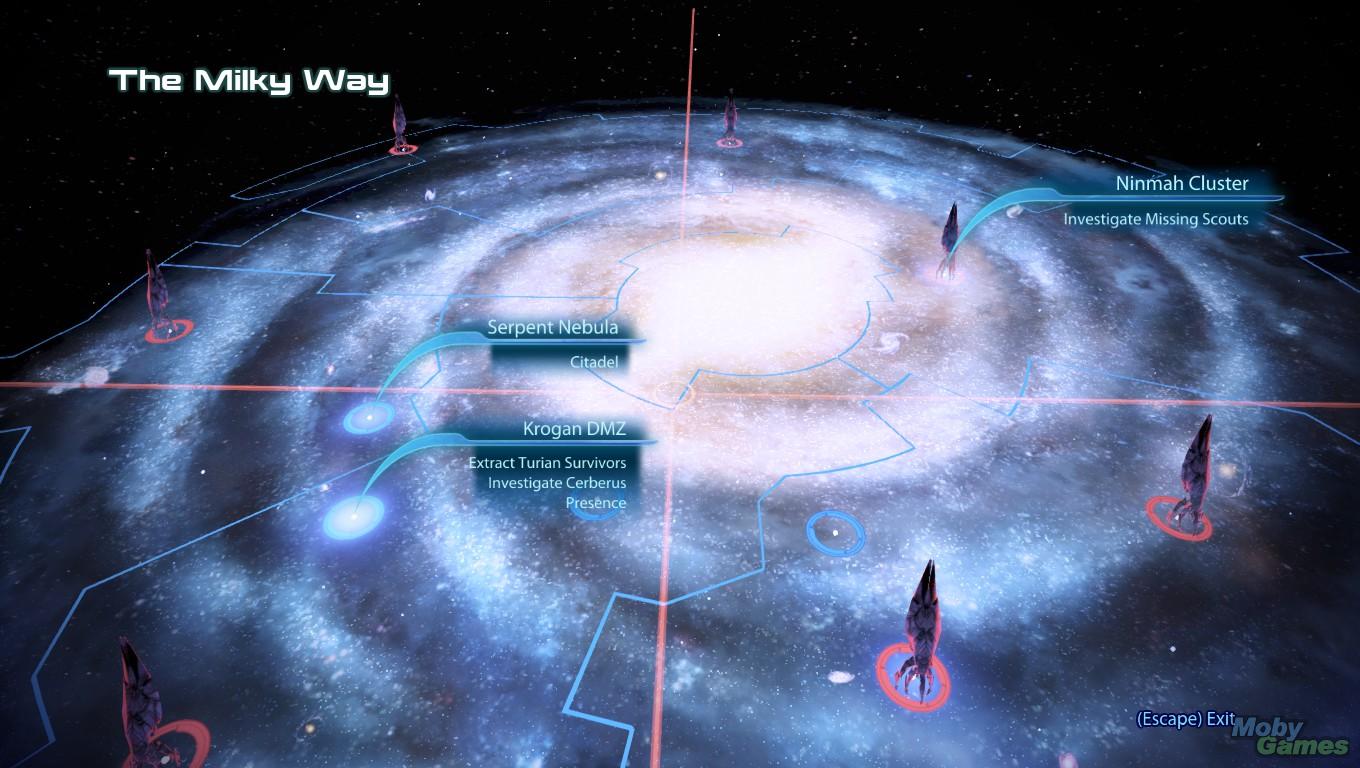Select the unlabeled blue ring cluster marker
The image size is (1360, 768).
click(835, 531)
